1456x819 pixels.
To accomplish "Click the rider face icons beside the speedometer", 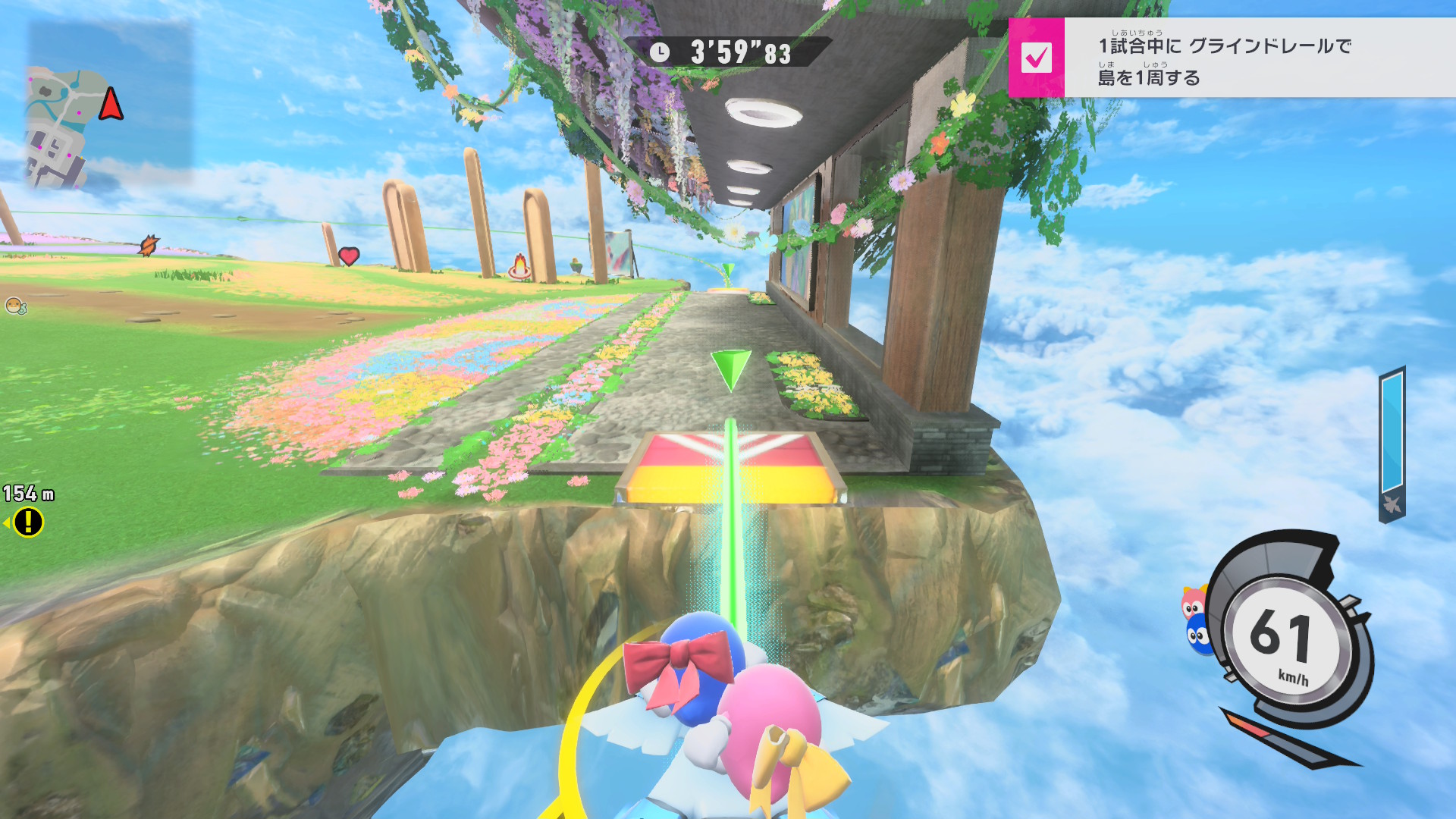I will (x=1196, y=620).
